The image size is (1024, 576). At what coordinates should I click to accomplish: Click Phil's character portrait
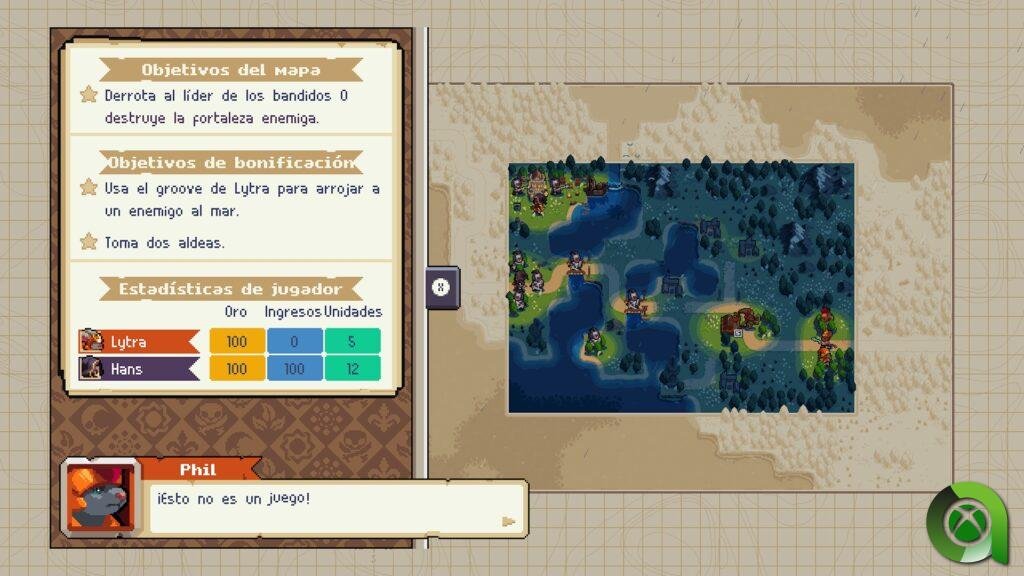pyautogui.click(x=100, y=497)
